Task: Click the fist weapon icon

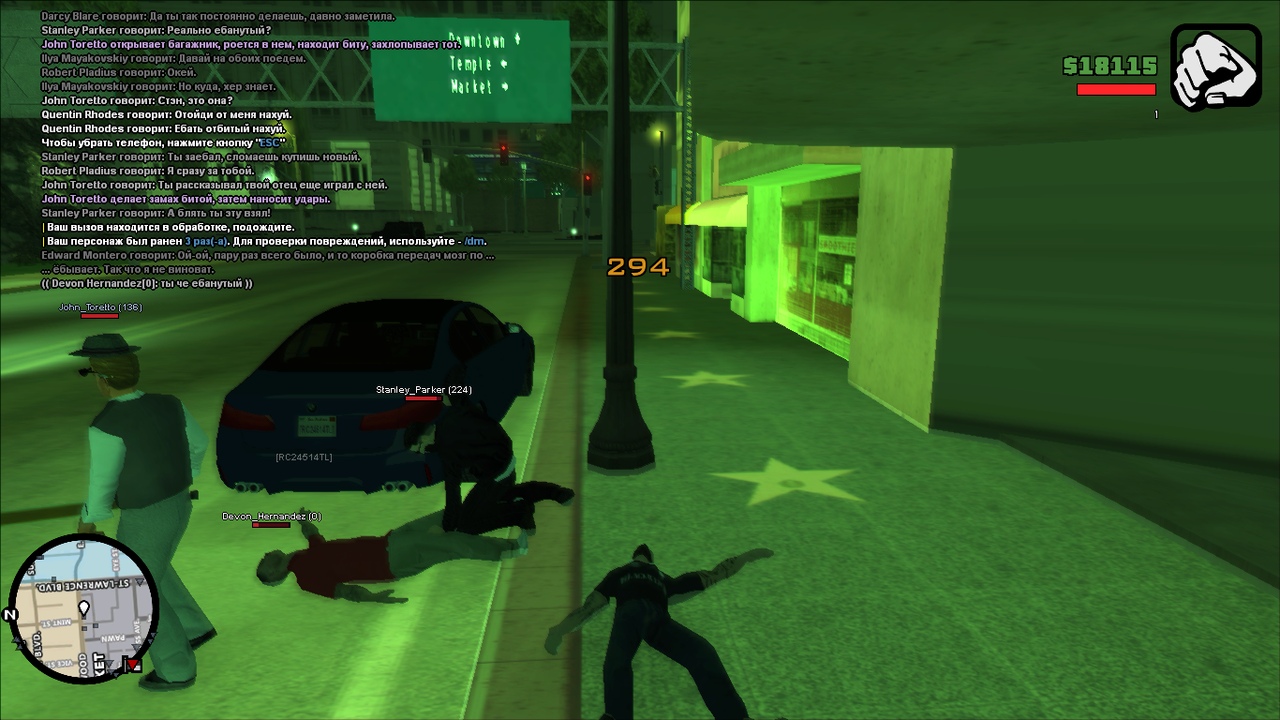Action: point(1215,67)
